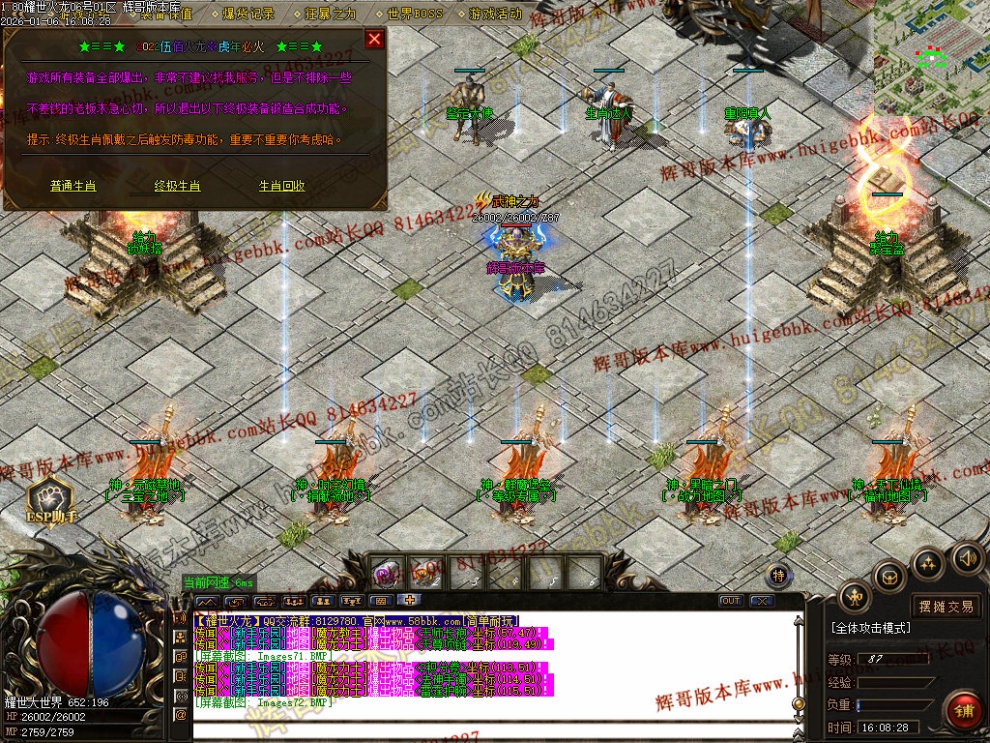The width and height of the screenshot is (990, 743).
Task: Open the 征属之力 top menu
Action: (331, 14)
